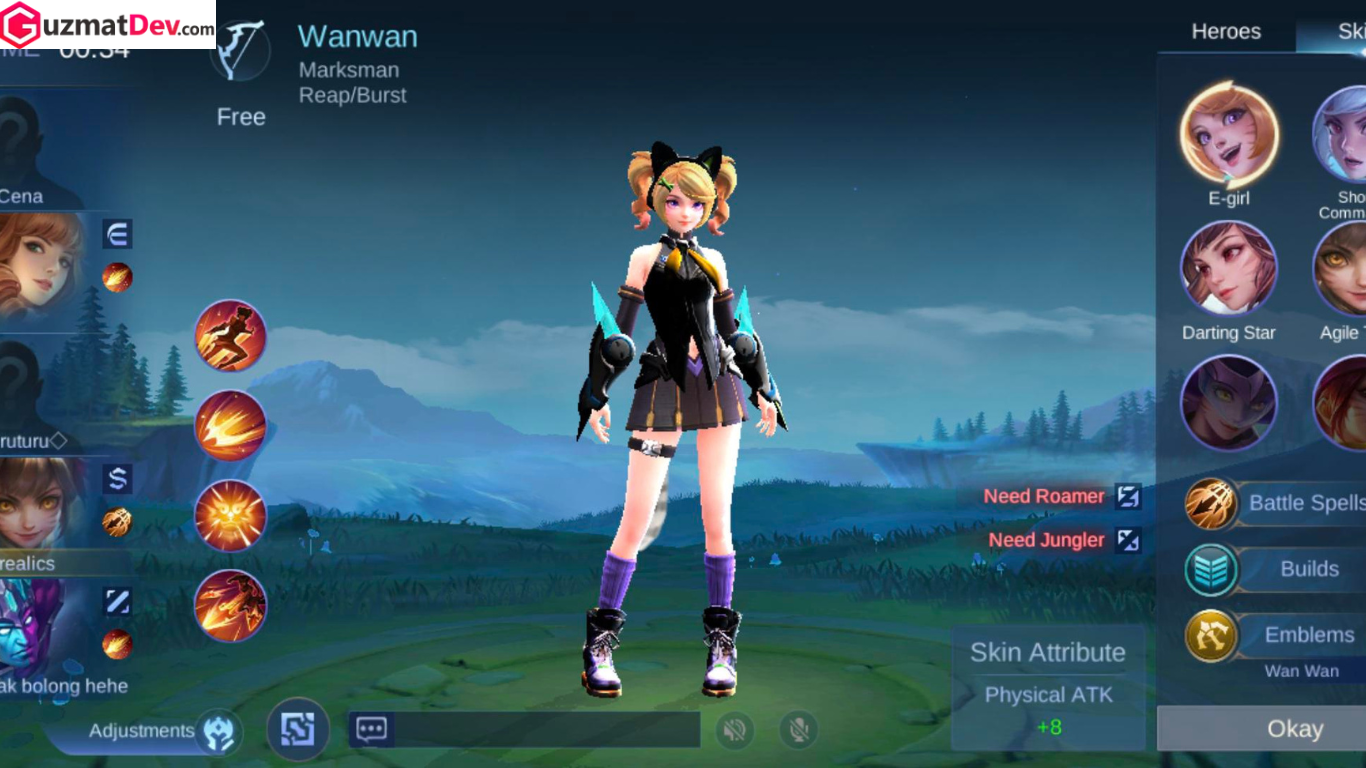Toggle the muted microphone icon
Image resolution: width=1366 pixels, height=768 pixels.
point(799,731)
